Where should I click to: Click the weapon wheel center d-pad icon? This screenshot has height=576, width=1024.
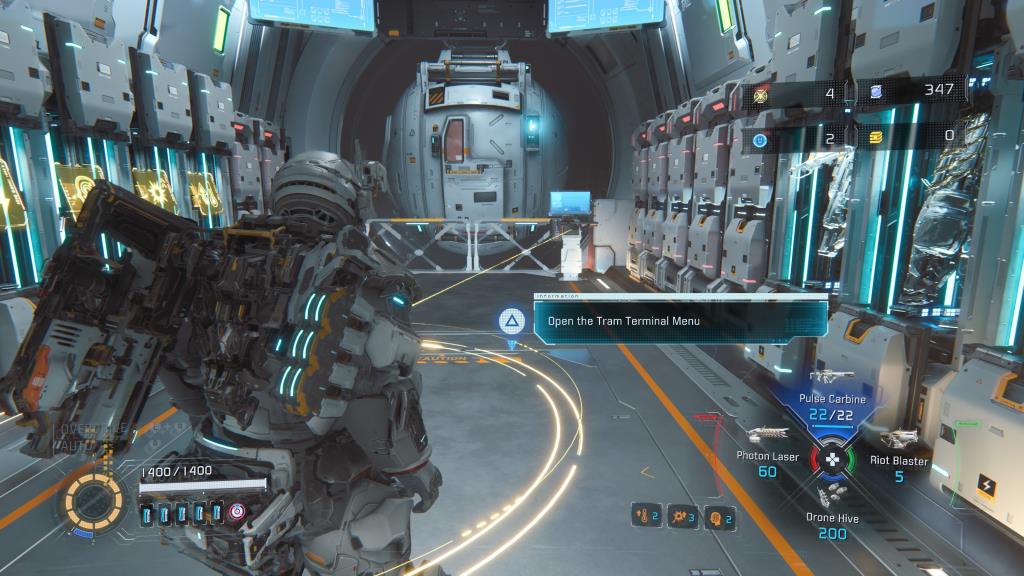831,460
